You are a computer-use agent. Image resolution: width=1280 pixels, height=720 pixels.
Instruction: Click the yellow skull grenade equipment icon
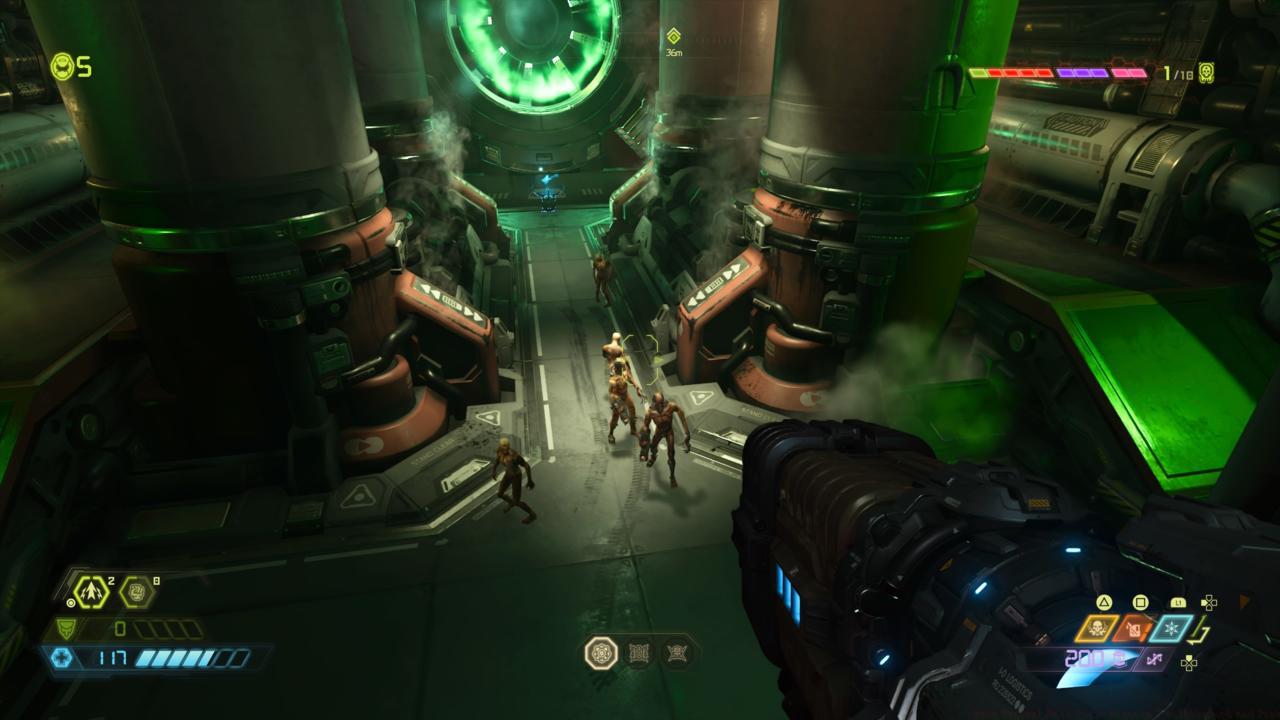1096,628
